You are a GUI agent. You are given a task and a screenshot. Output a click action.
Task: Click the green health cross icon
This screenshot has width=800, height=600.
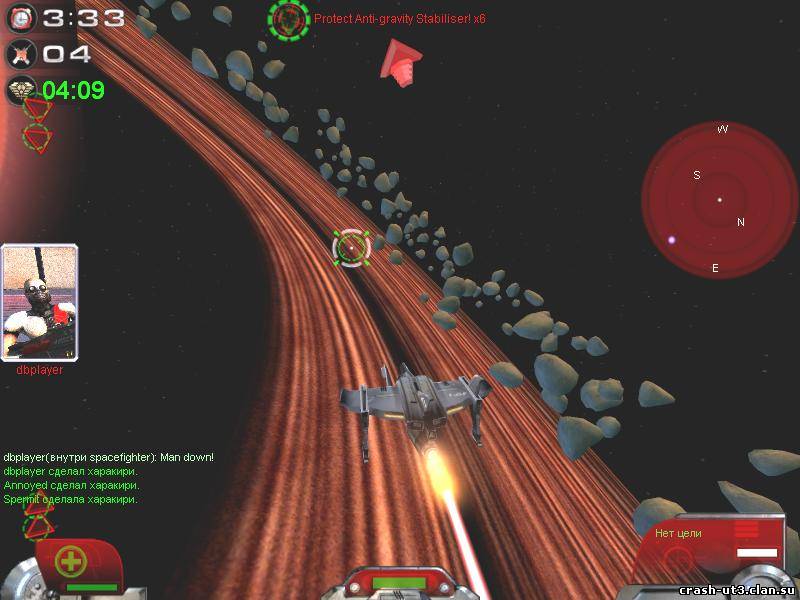click(x=71, y=560)
